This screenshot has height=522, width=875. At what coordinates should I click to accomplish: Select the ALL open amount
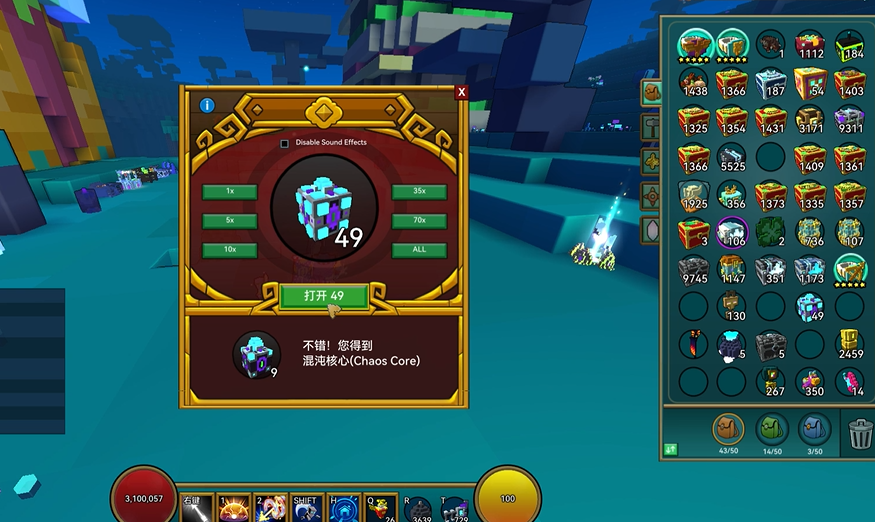419,250
